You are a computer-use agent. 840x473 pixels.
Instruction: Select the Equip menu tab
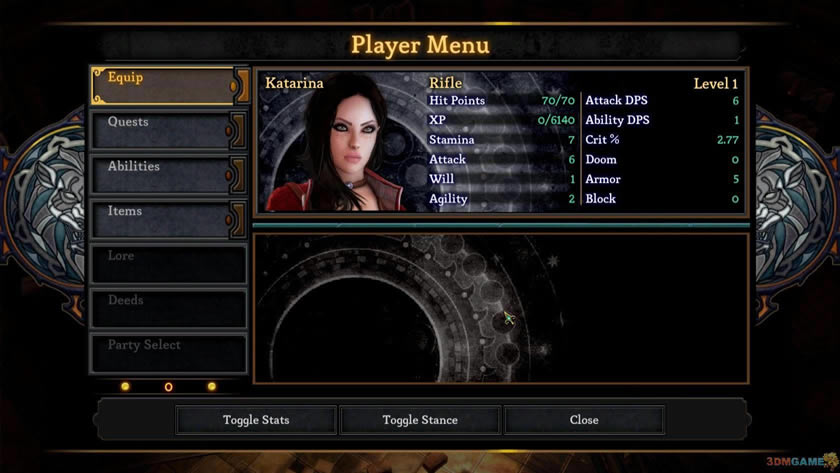pos(165,86)
